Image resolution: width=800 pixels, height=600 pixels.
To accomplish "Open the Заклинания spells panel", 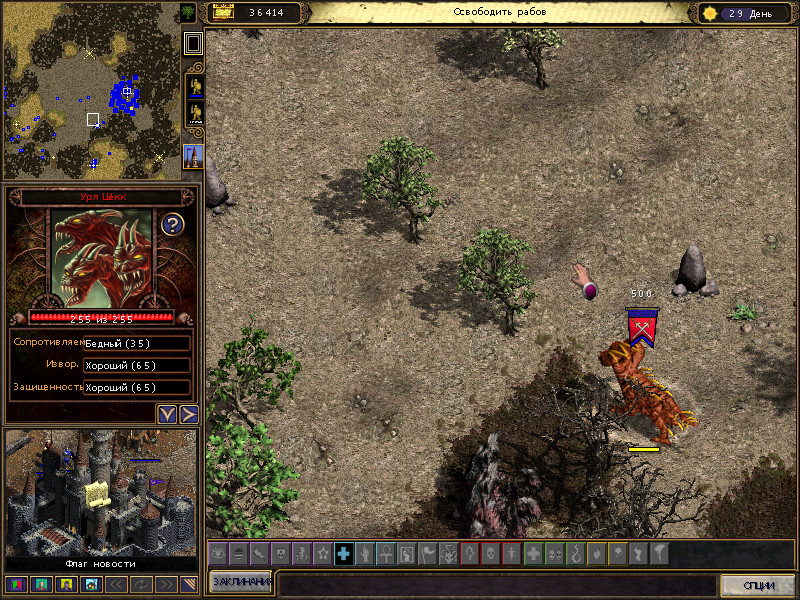I will coord(240,582).
